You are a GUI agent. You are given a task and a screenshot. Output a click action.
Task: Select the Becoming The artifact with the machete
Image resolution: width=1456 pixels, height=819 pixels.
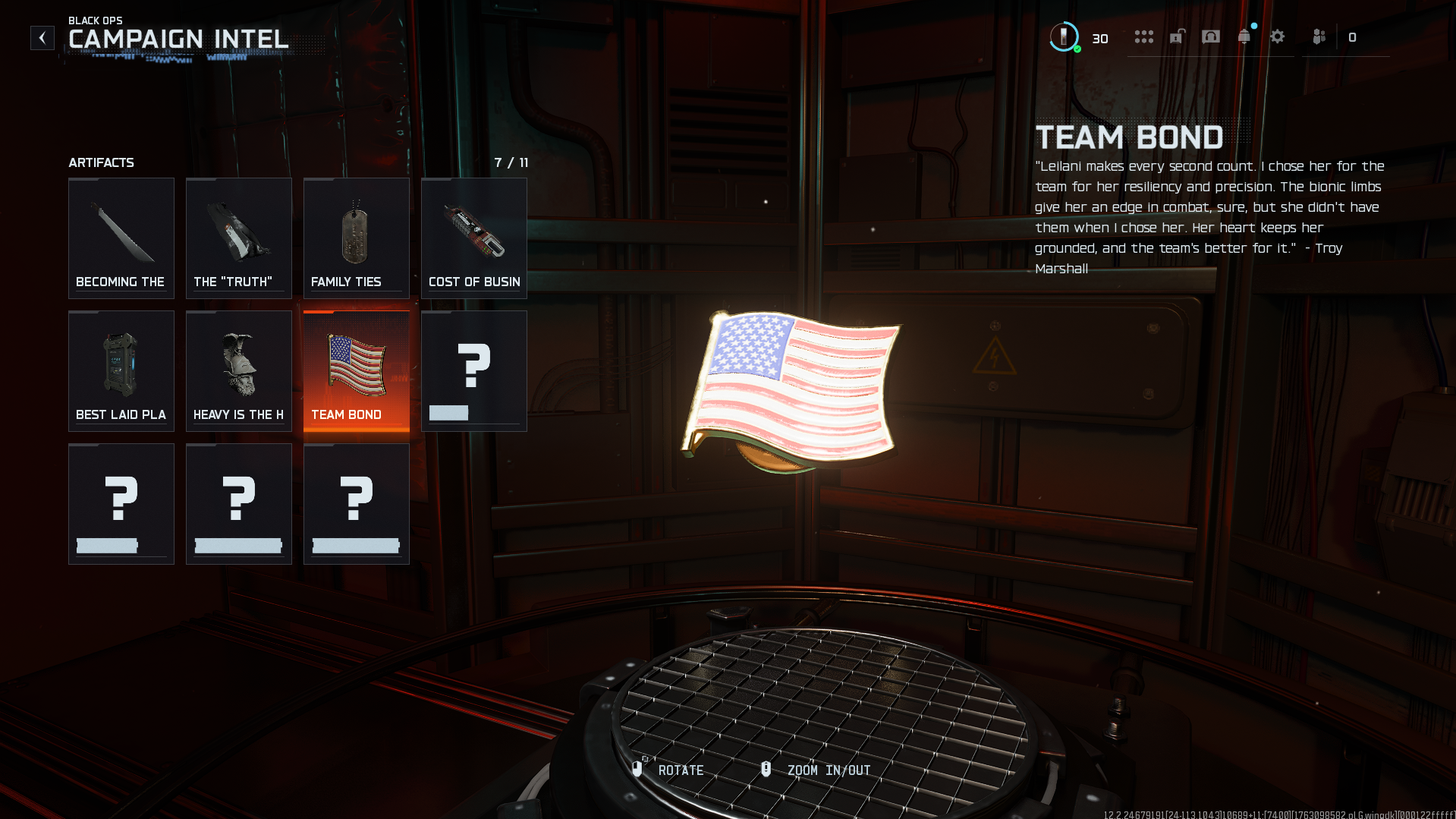pos(121,238)
